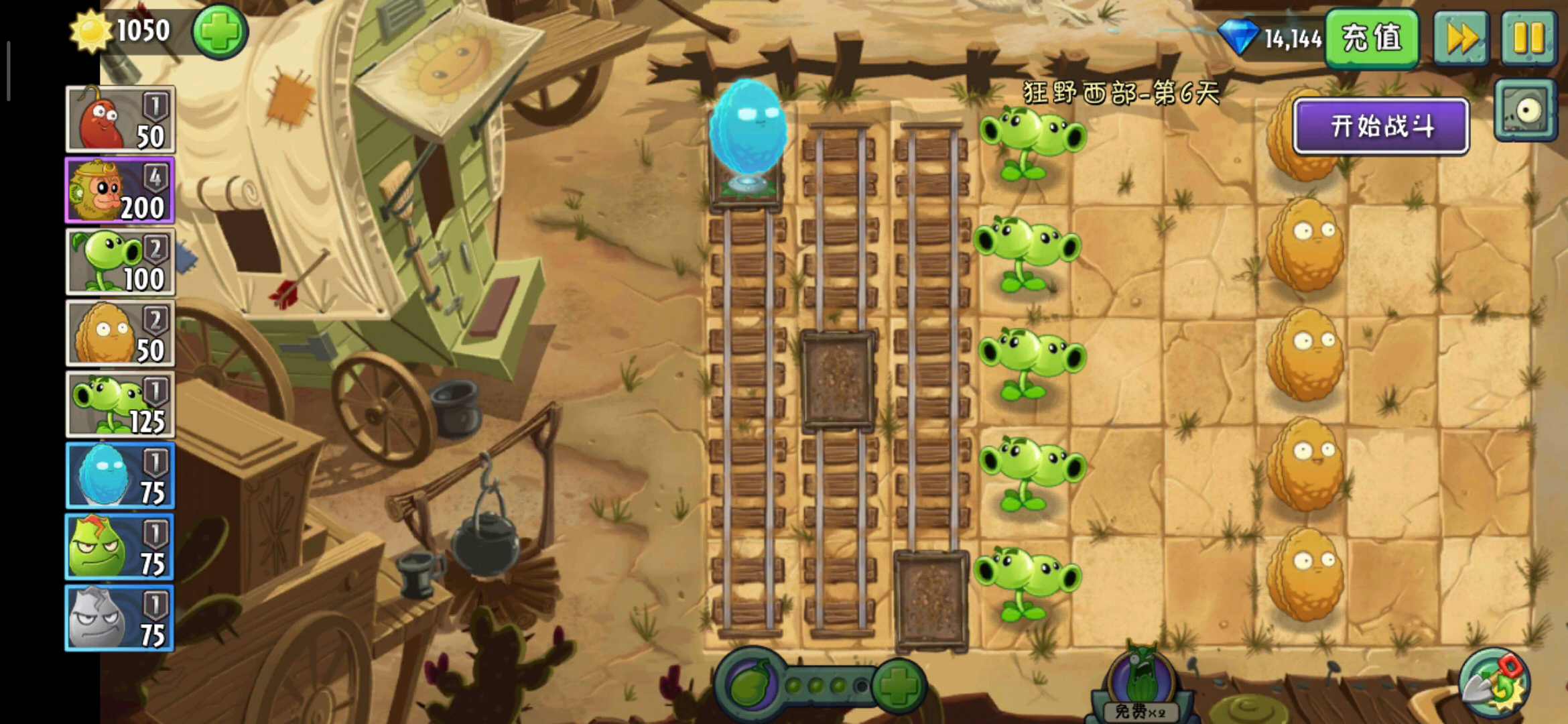The height and width of the screenshot is (724, 1568).
Task: Add more sun with the green plus
Action: [x=220, y=32]
